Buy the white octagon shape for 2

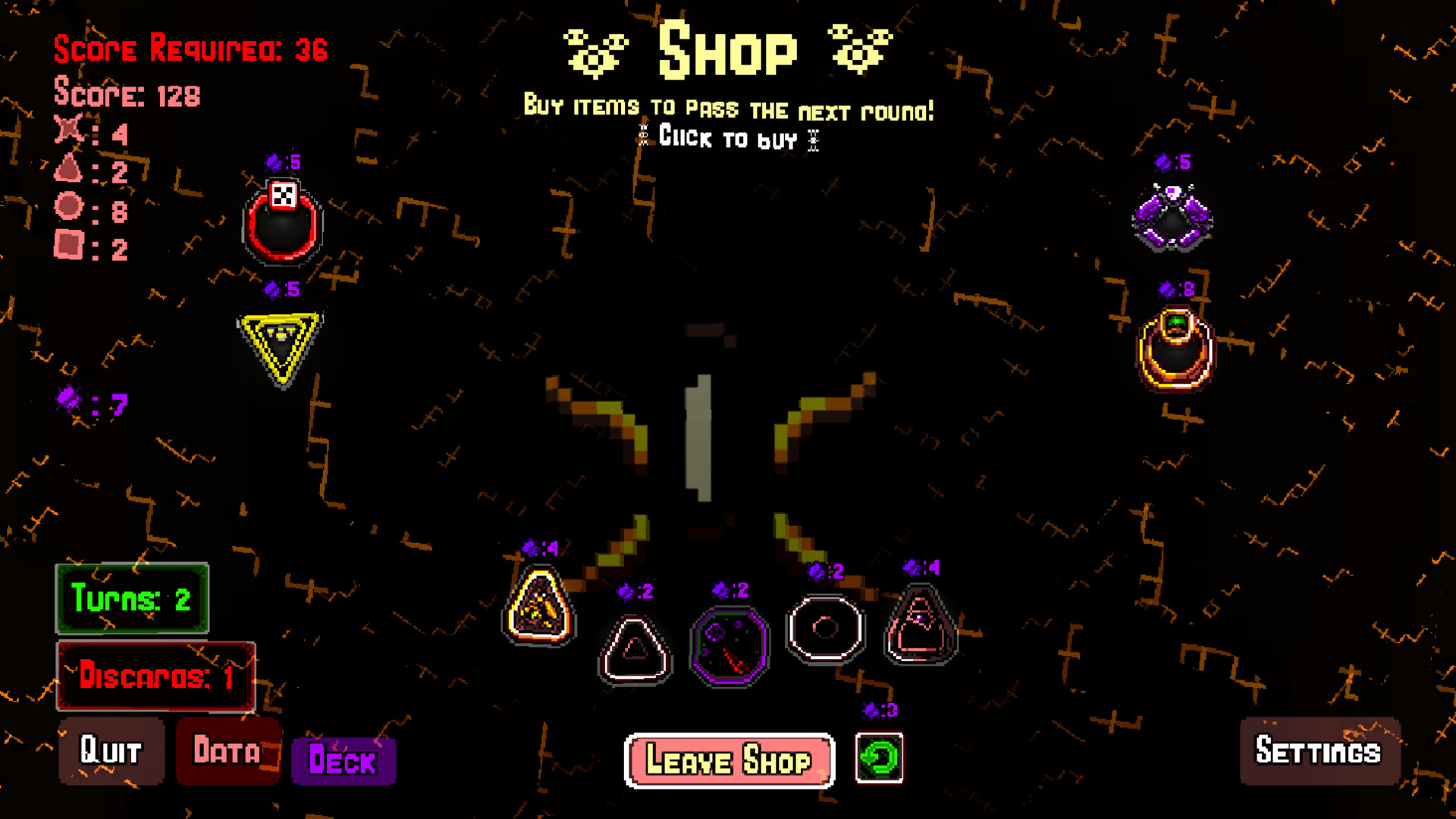(825, 629)
